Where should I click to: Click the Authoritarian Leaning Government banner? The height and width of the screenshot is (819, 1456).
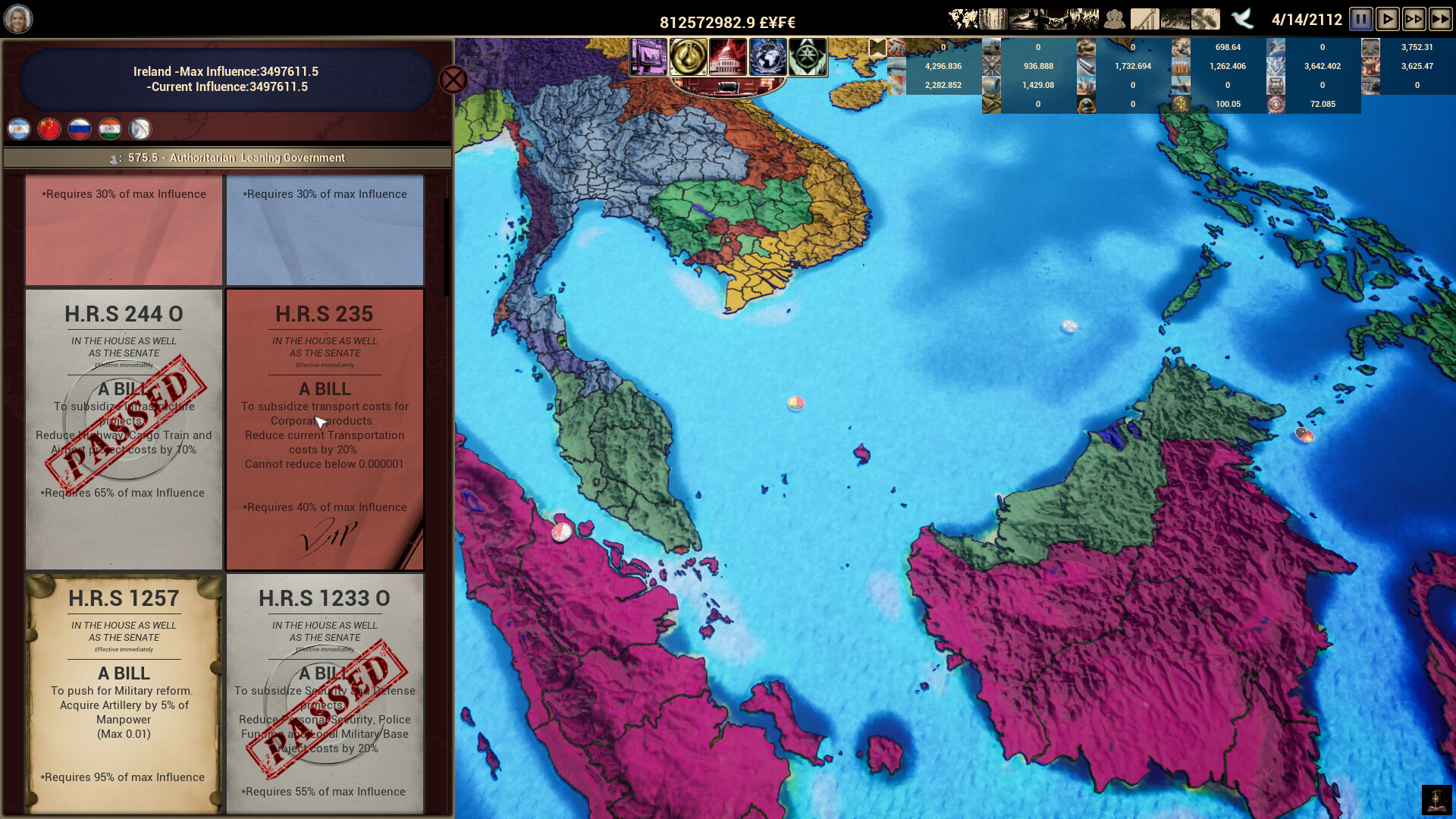point(227,158)
